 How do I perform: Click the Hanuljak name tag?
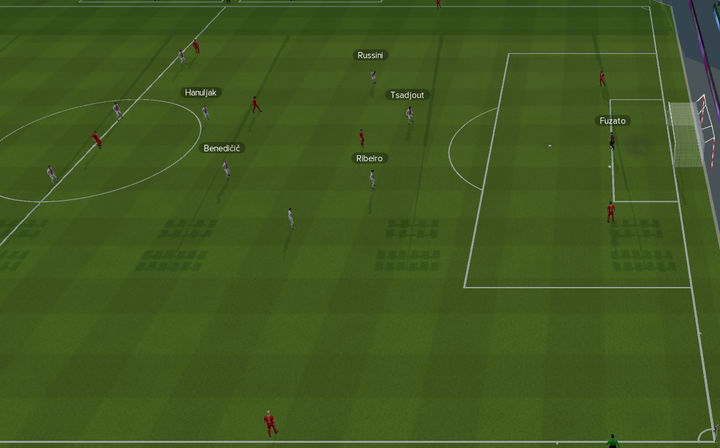[x=201, y=93]
